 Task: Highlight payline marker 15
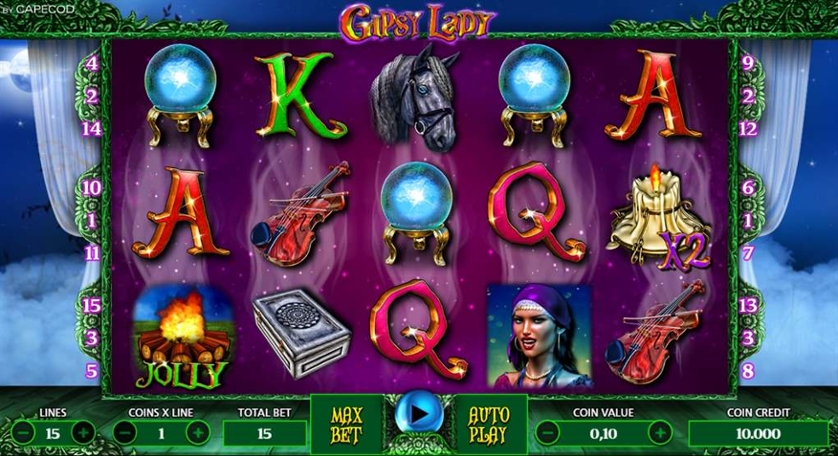pos(92,304)
